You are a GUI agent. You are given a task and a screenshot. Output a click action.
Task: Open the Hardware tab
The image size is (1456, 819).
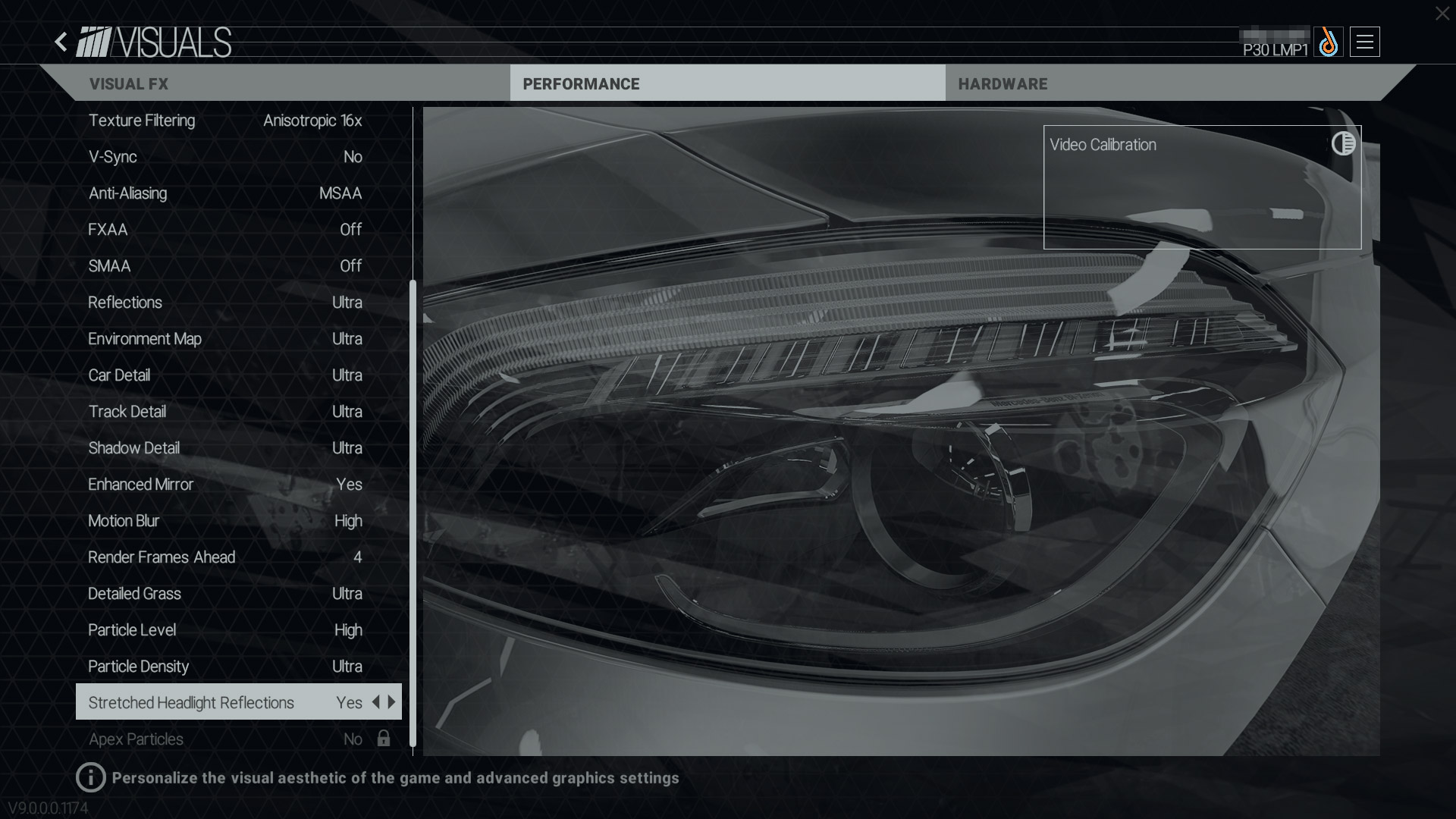[1002, 84]
